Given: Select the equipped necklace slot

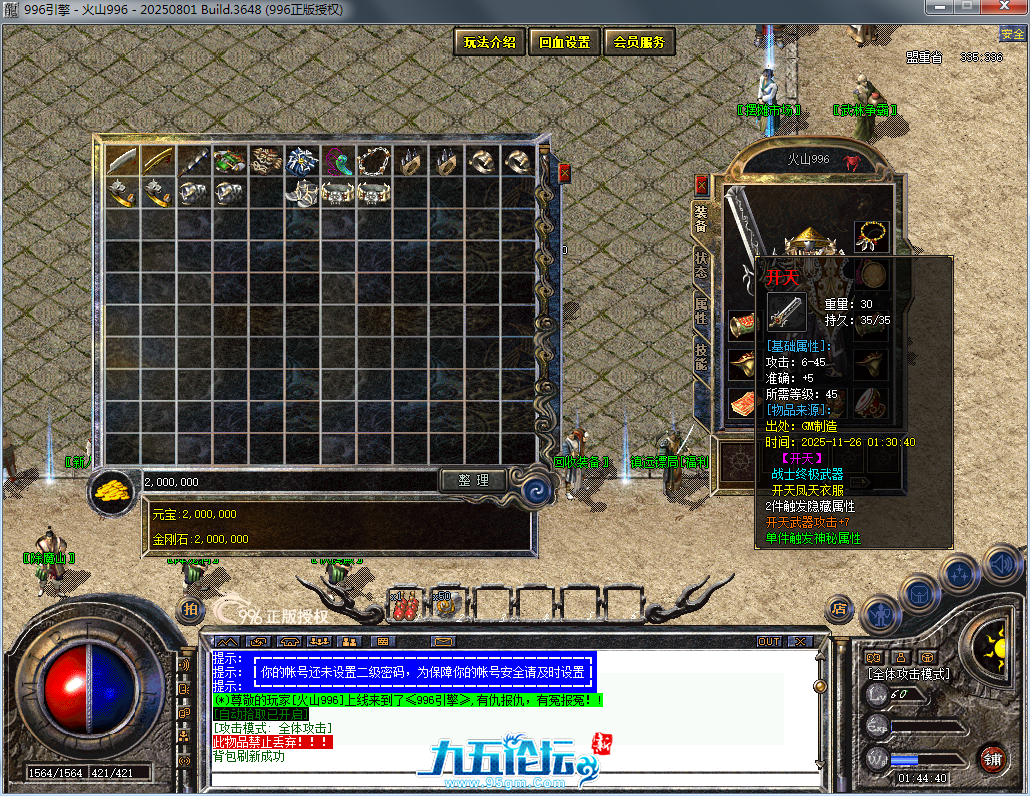Looking at the screenshot, I should coord(872,236).
